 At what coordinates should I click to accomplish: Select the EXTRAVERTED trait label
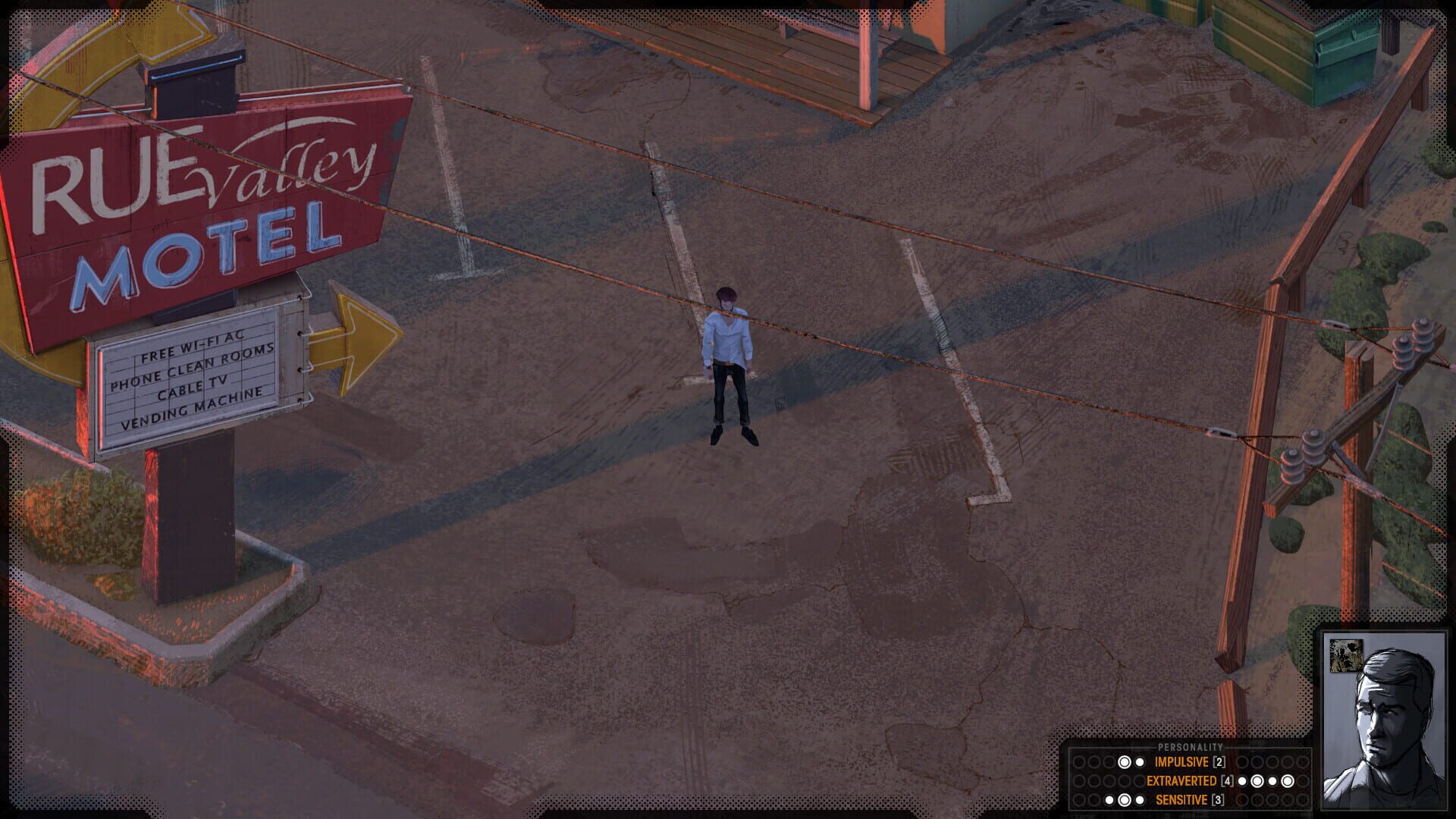tap(1181, 780)
